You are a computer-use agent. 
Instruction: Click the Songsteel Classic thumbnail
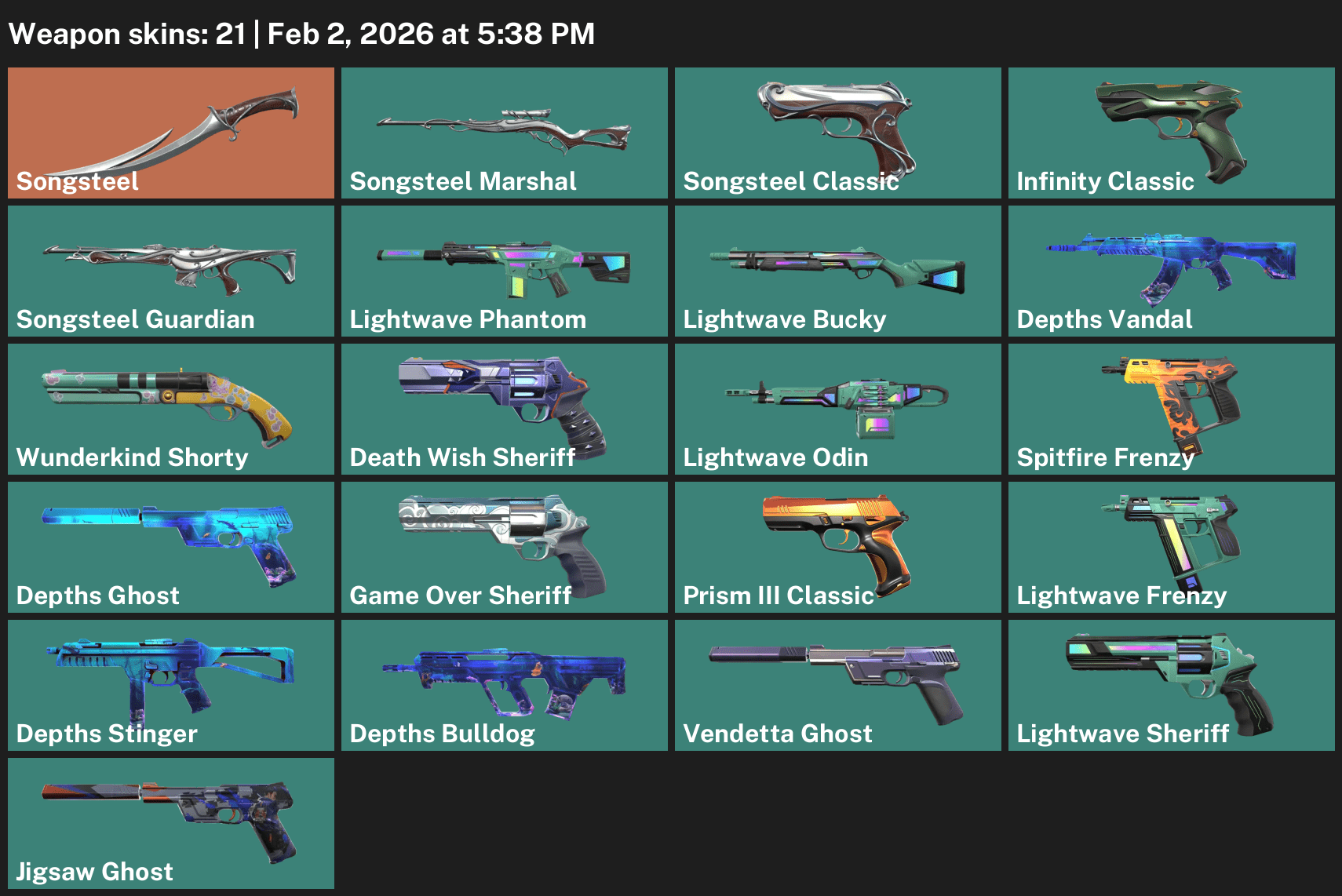pos(837,133)
